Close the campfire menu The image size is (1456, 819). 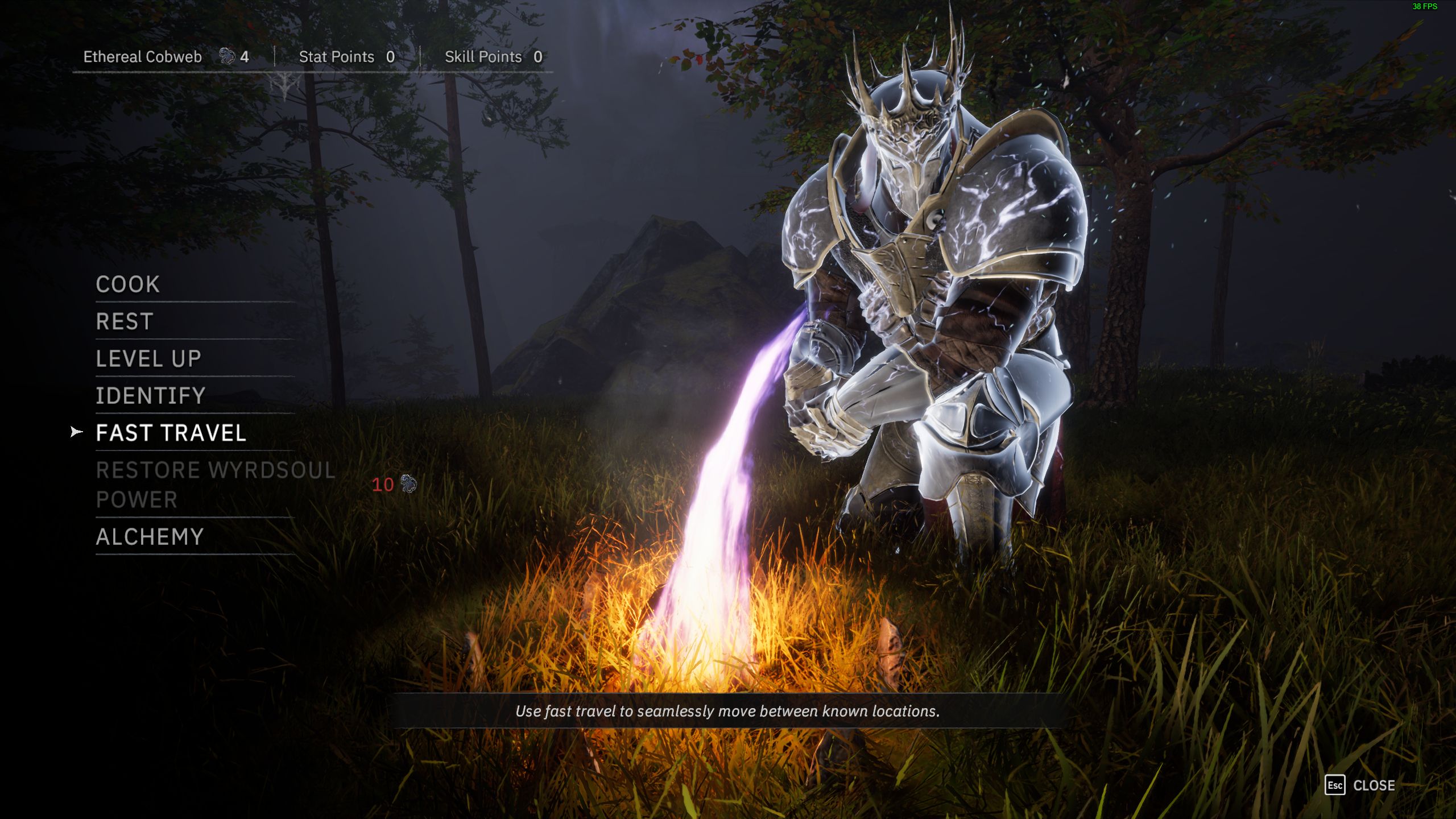(x=1360, y=785)
